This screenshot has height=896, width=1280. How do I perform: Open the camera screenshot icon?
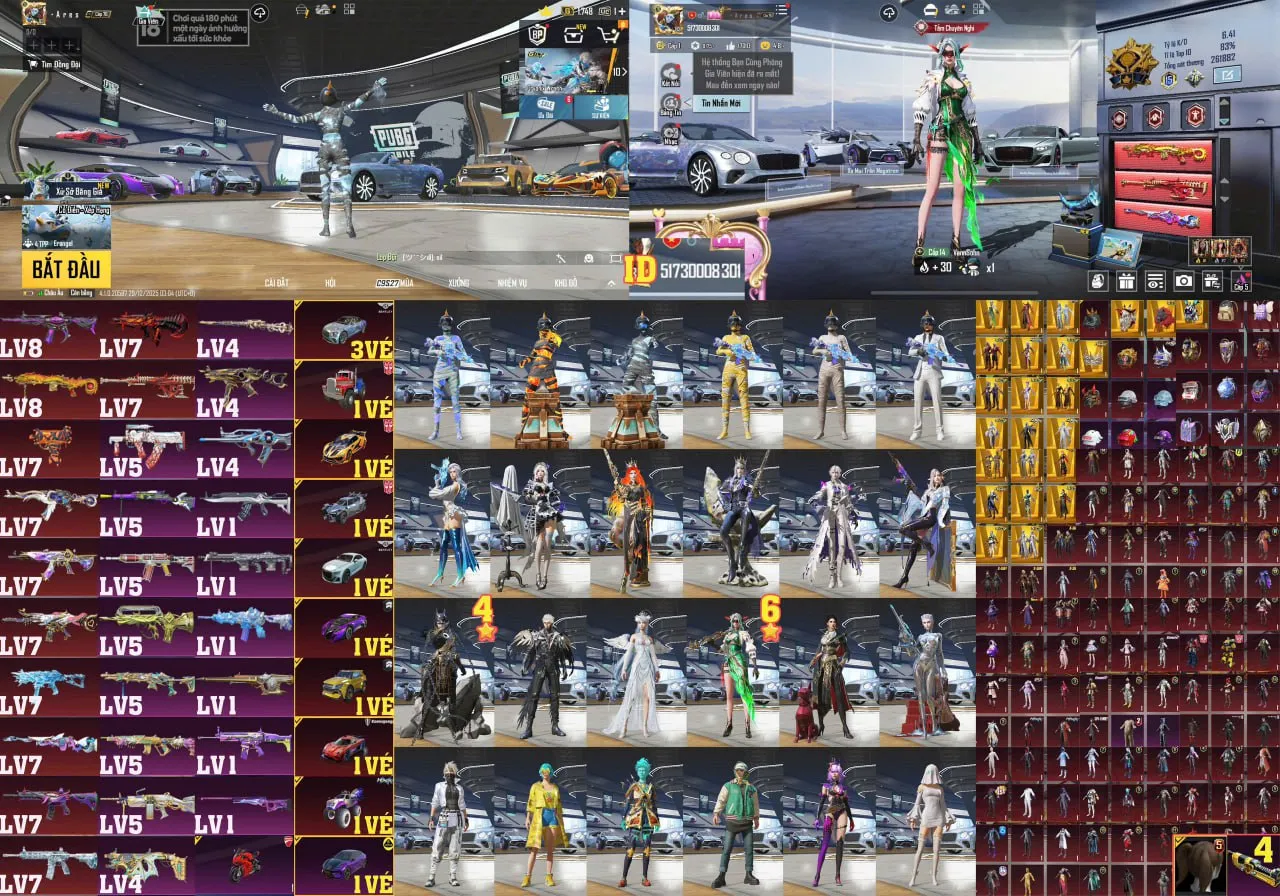point(1183,281)
